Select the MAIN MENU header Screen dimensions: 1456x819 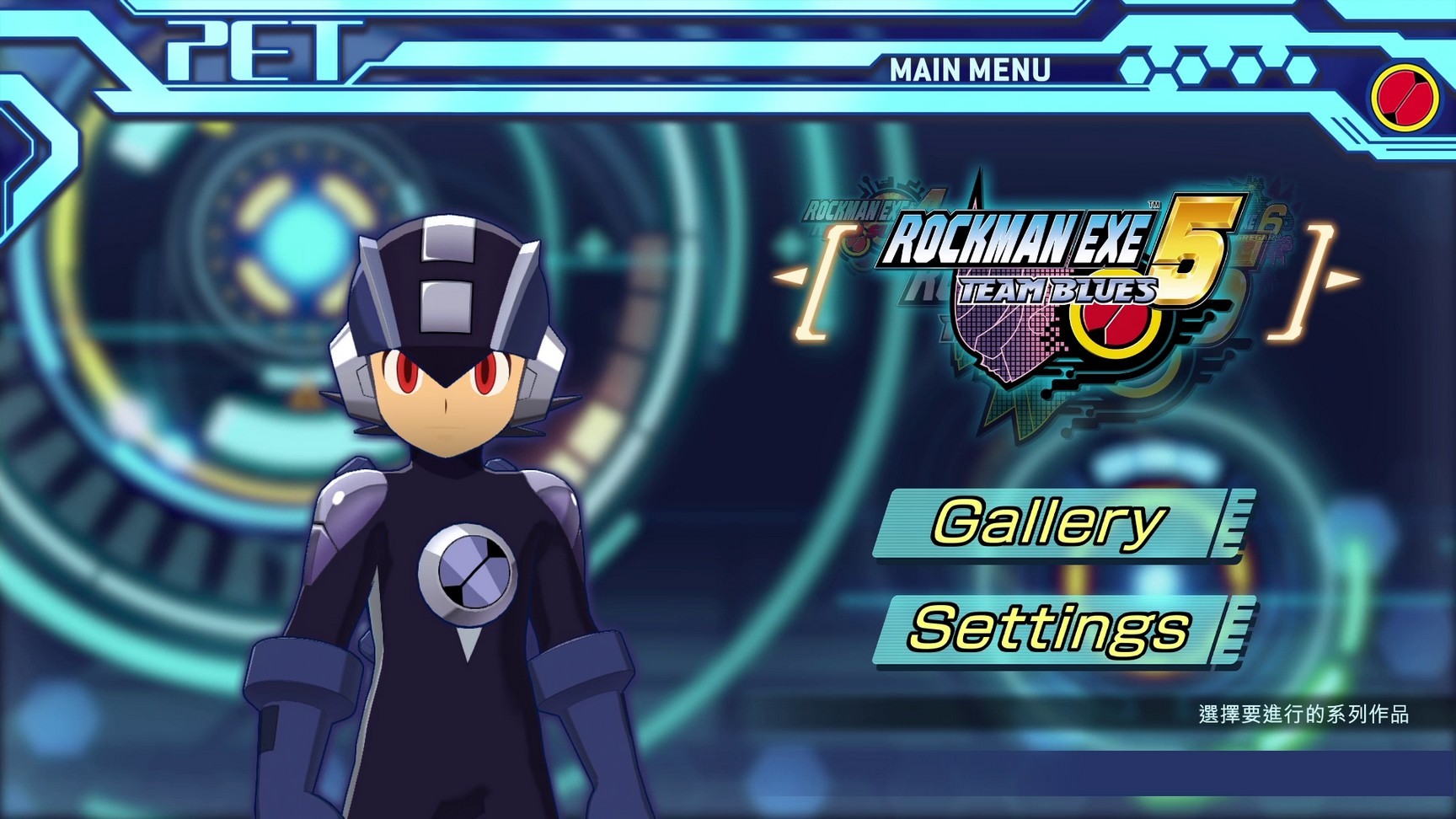click(x=970, y=69)
